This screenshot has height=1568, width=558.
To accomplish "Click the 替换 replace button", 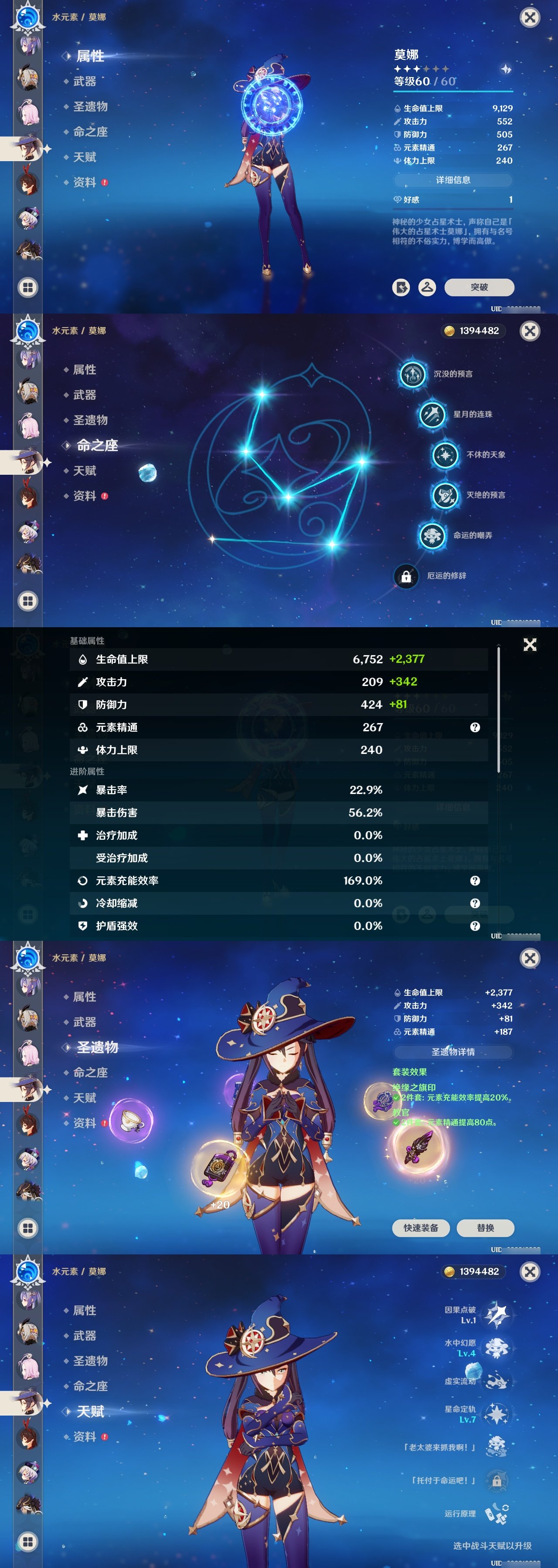I will (486, 1228).
